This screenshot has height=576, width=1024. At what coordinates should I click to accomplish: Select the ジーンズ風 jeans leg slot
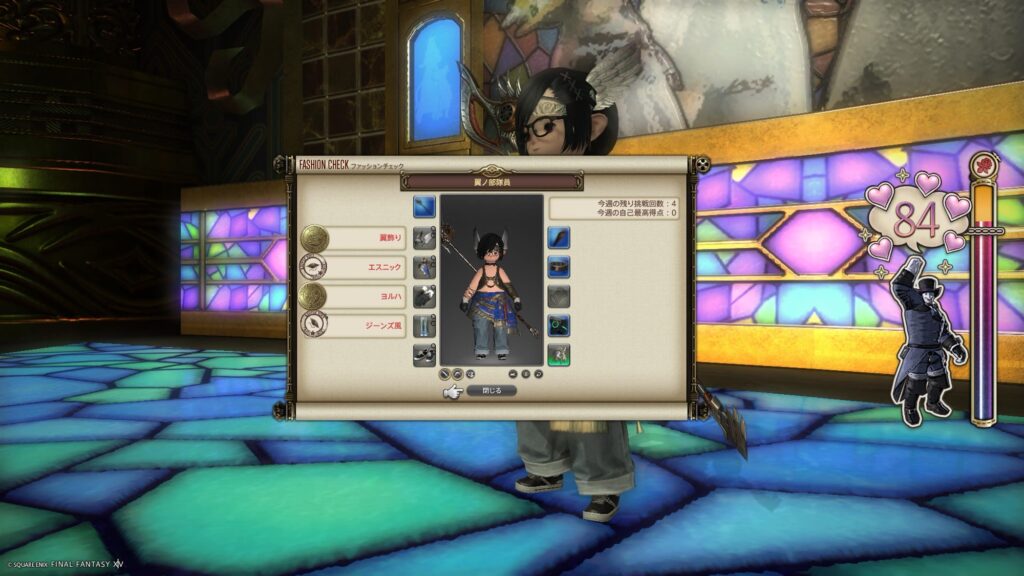424,325
